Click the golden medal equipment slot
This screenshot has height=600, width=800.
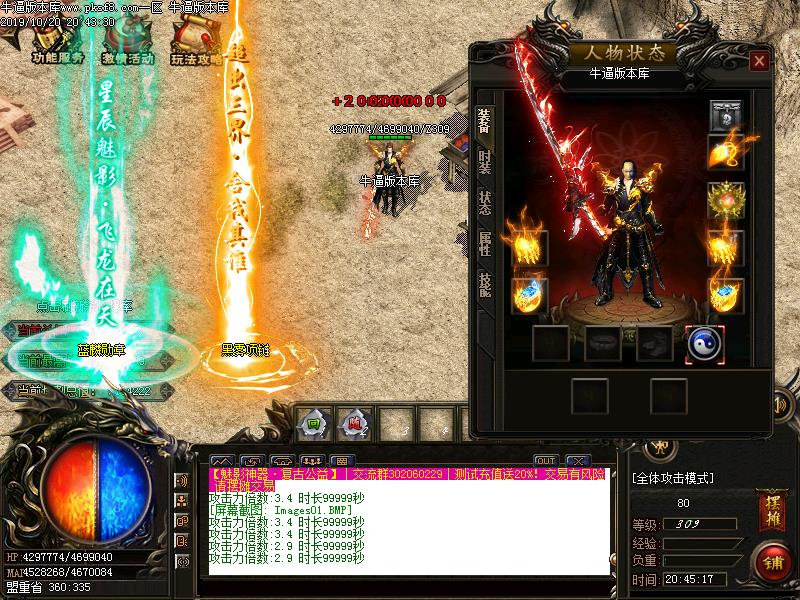(726, 199)
